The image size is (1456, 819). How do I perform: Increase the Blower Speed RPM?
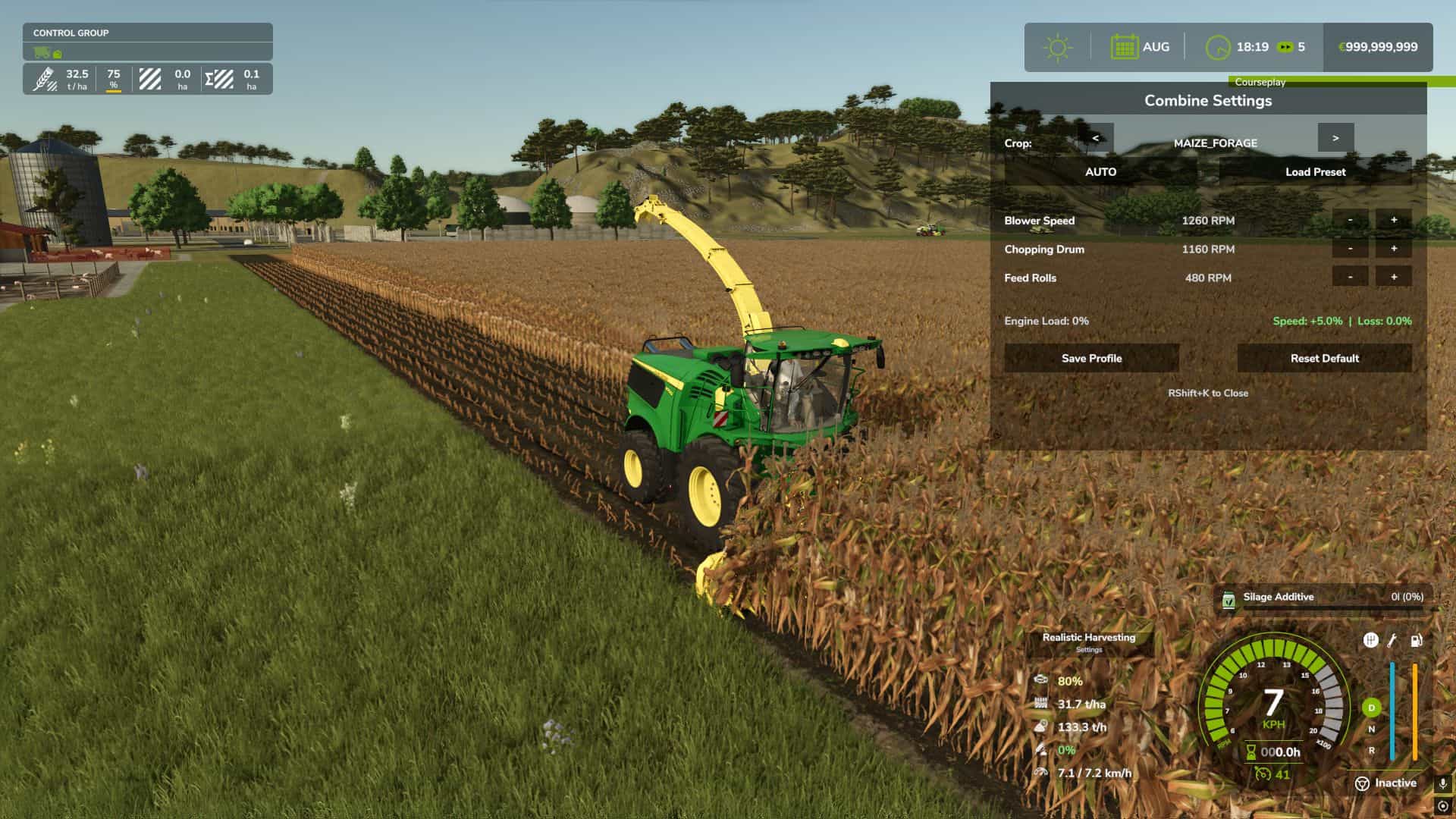(x=1394, y=221)
